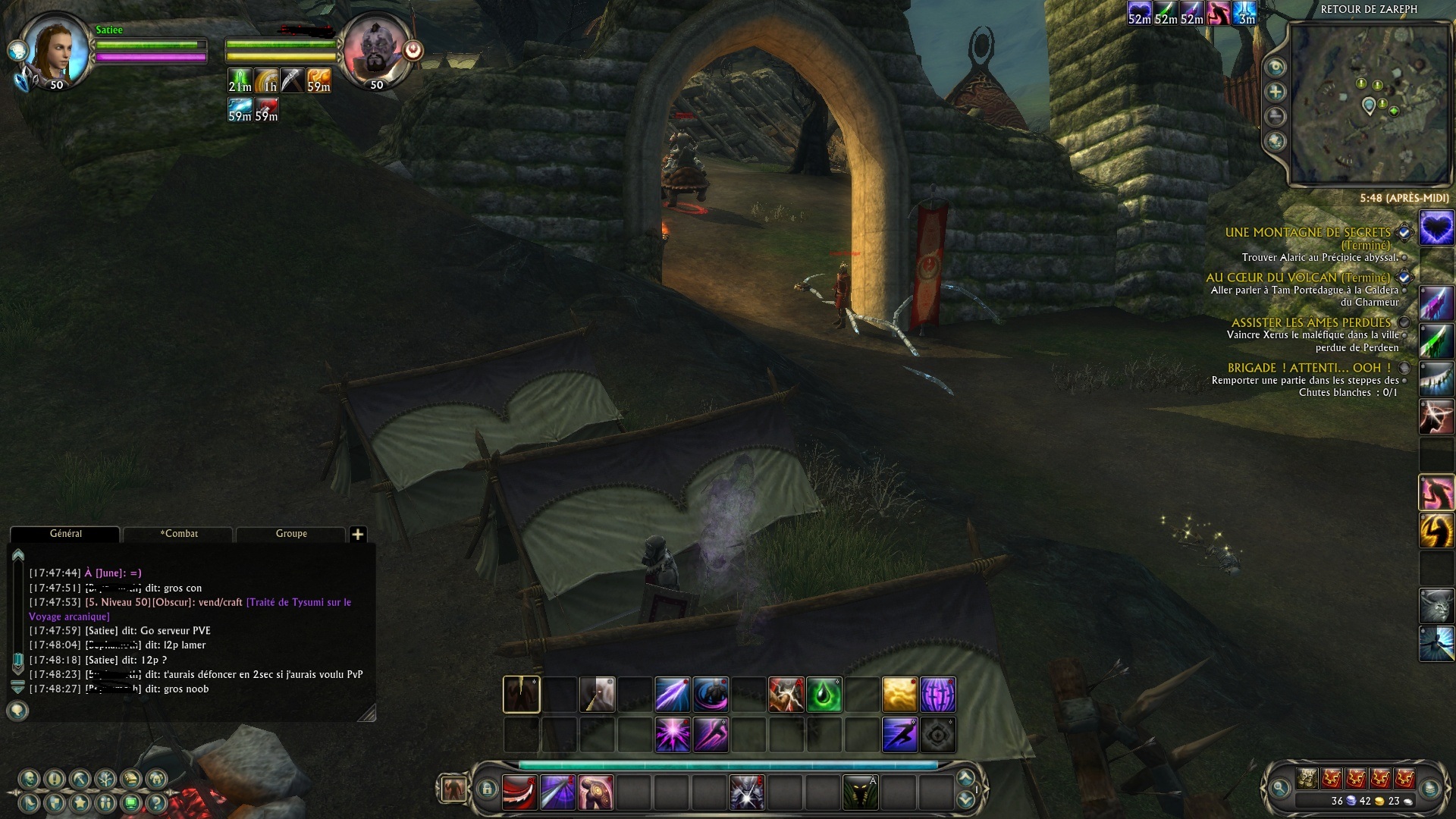Zoom out the minimap with the minus button
The width and height of the screenshot is (1456, 819).
point(1276,117)
